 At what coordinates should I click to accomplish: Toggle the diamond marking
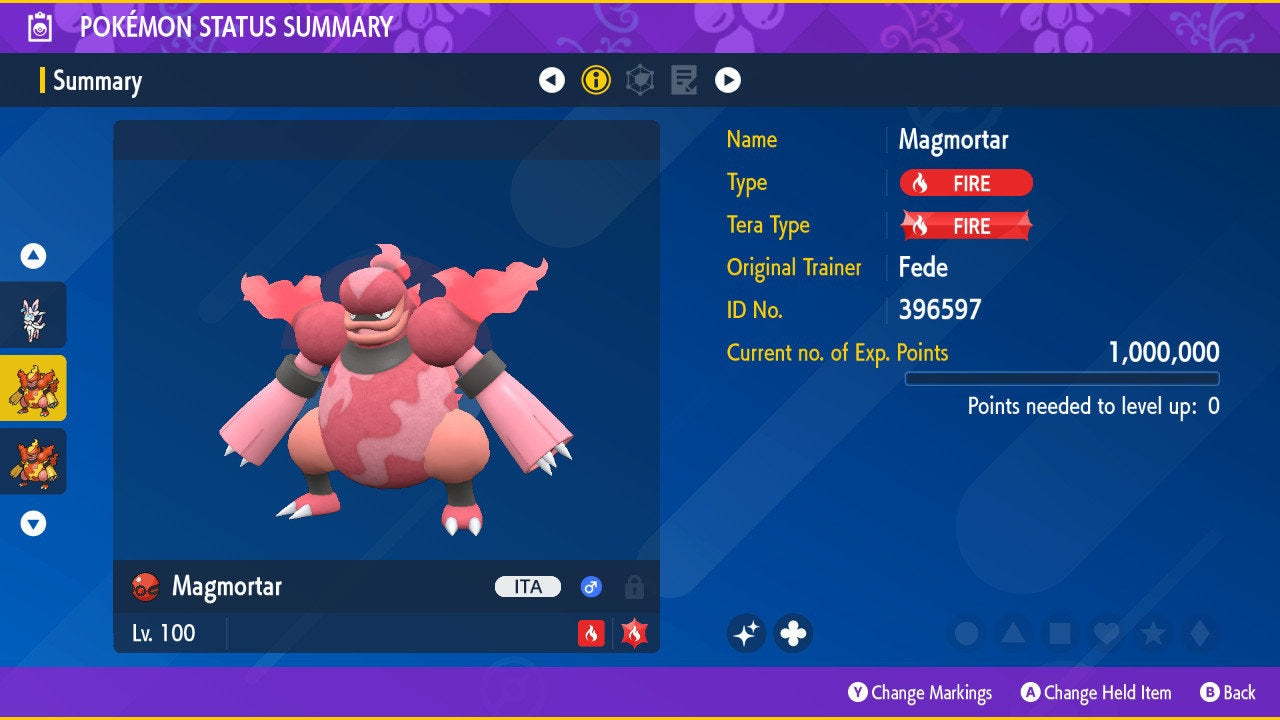1199,633
